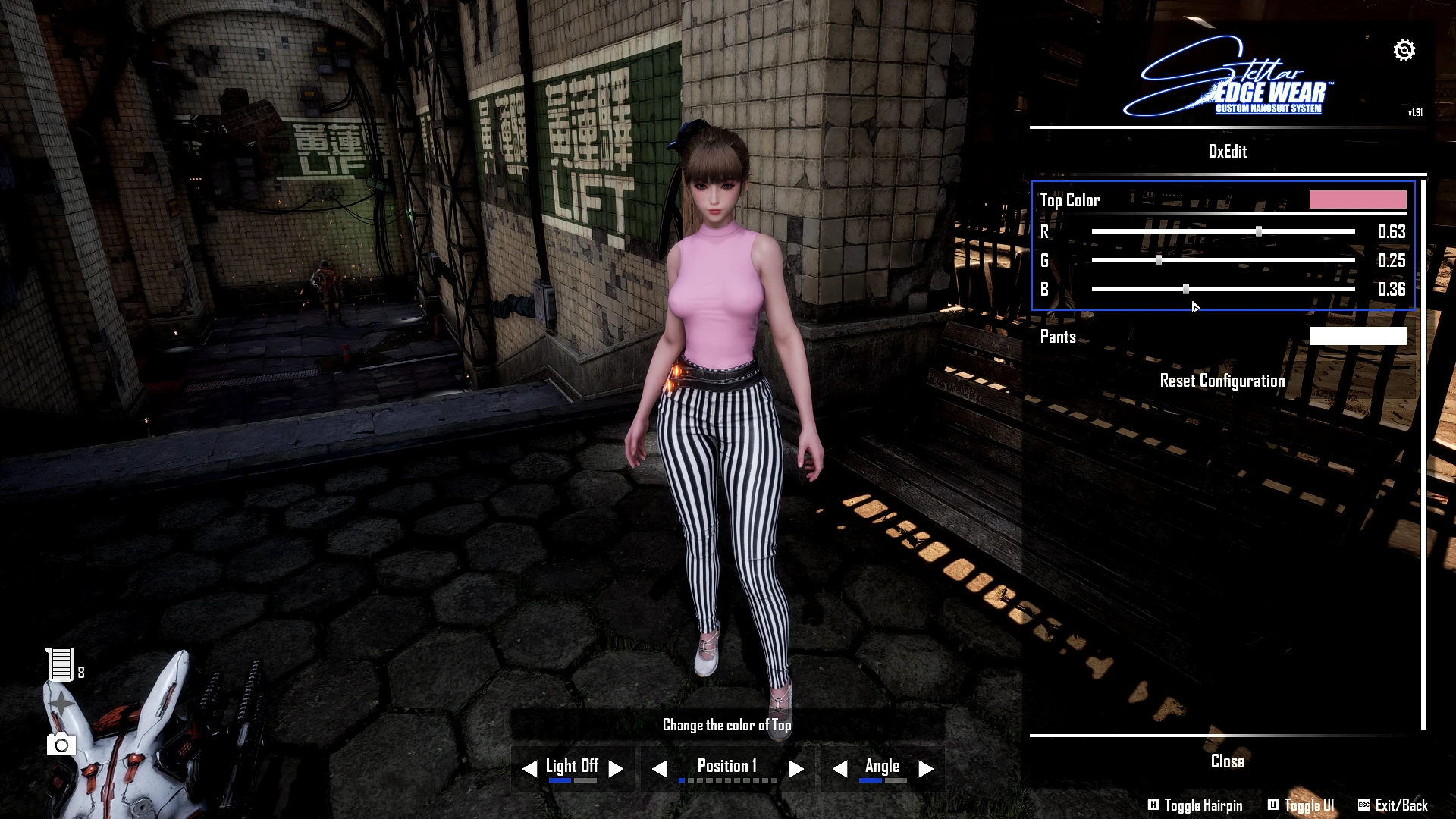Select the Top Color heading row

(x=1070, y=200)
